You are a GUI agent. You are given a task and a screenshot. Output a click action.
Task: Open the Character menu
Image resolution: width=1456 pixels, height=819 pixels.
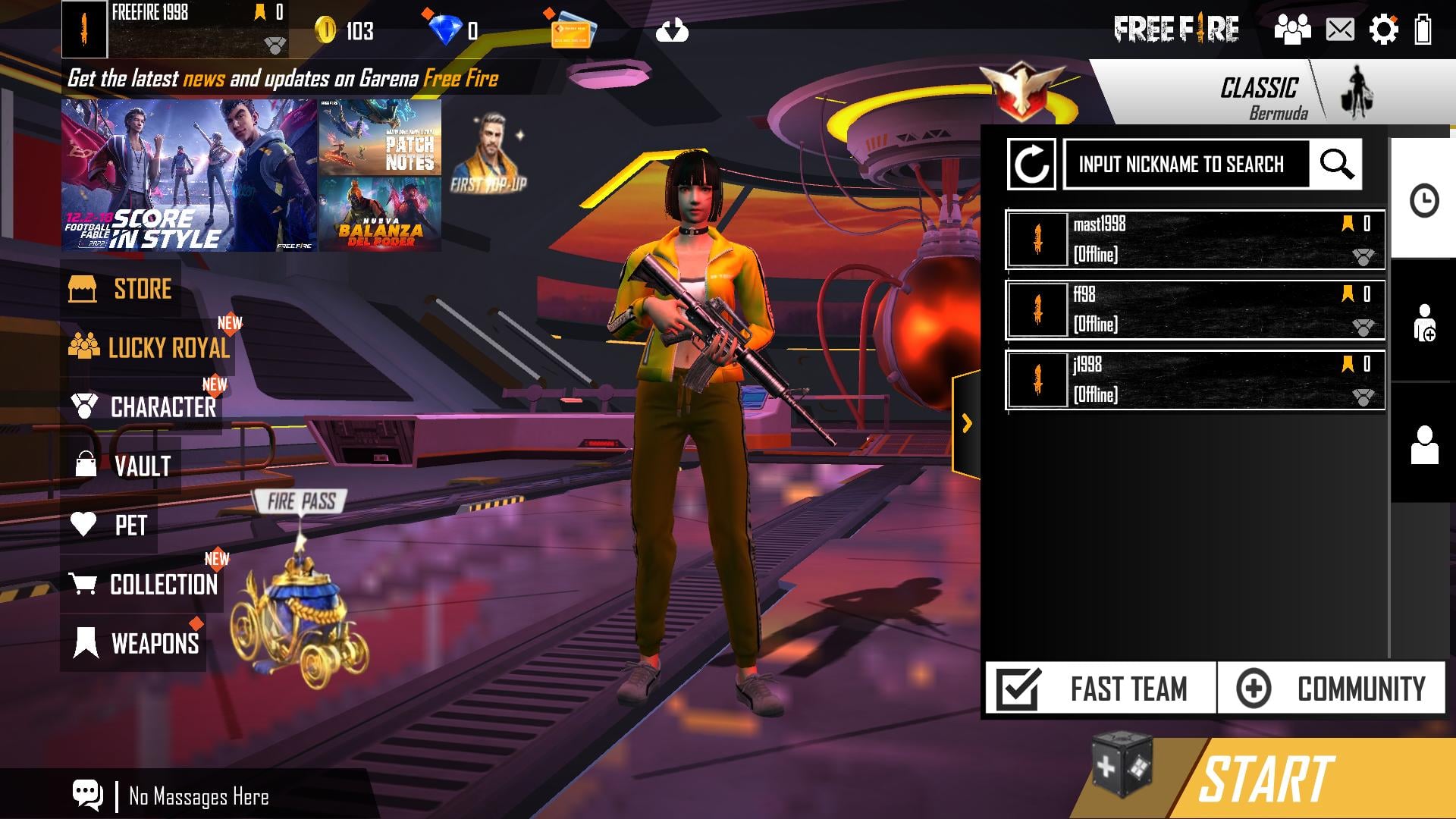144,407
